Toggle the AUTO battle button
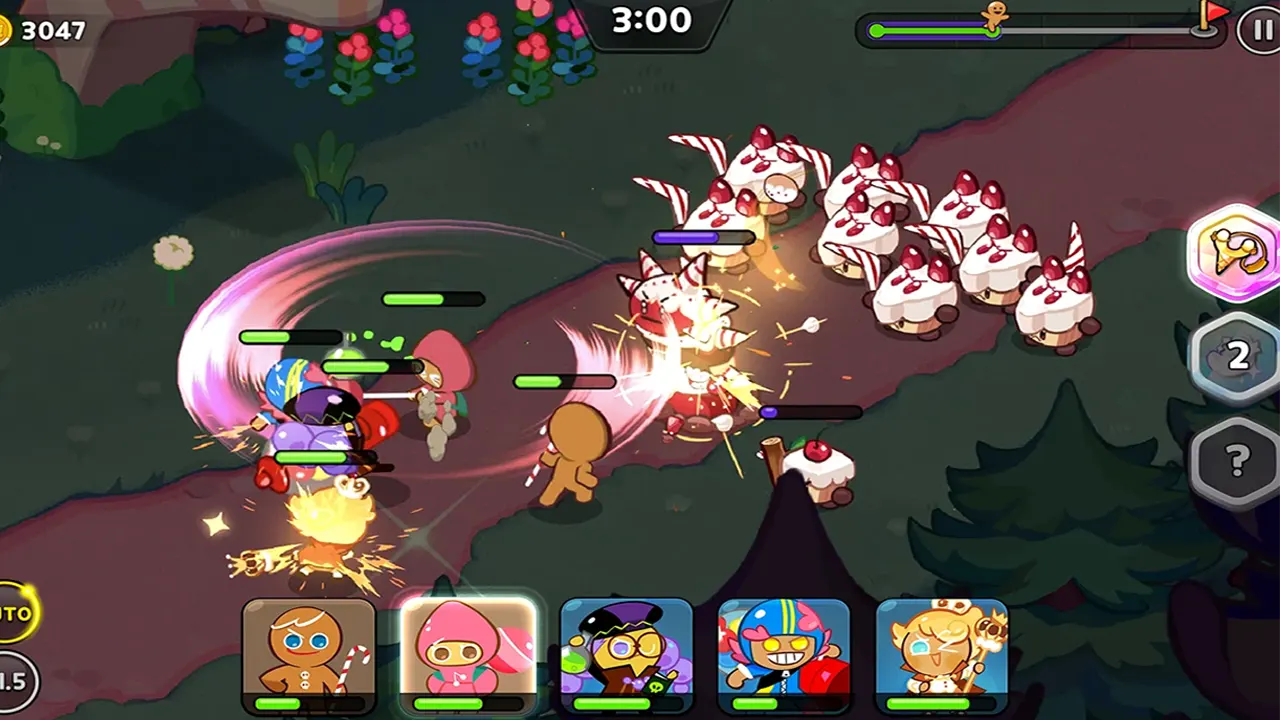 (x=16, y=612)
